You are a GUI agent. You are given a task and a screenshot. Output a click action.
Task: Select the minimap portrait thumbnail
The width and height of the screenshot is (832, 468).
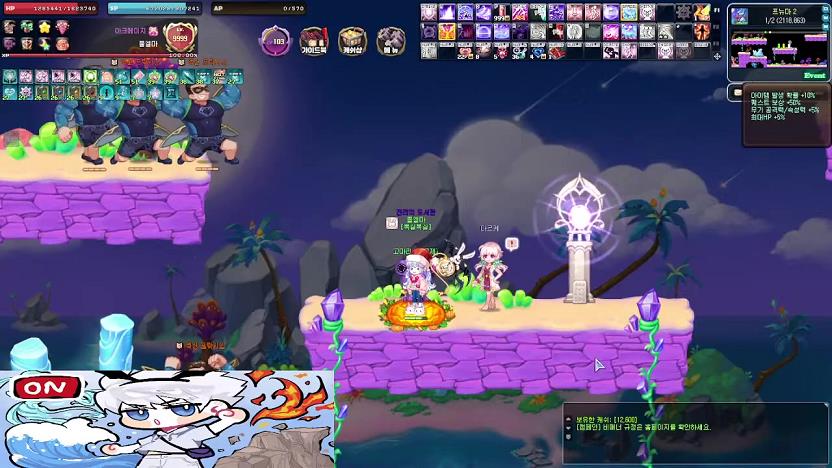[x=740, y=16]
